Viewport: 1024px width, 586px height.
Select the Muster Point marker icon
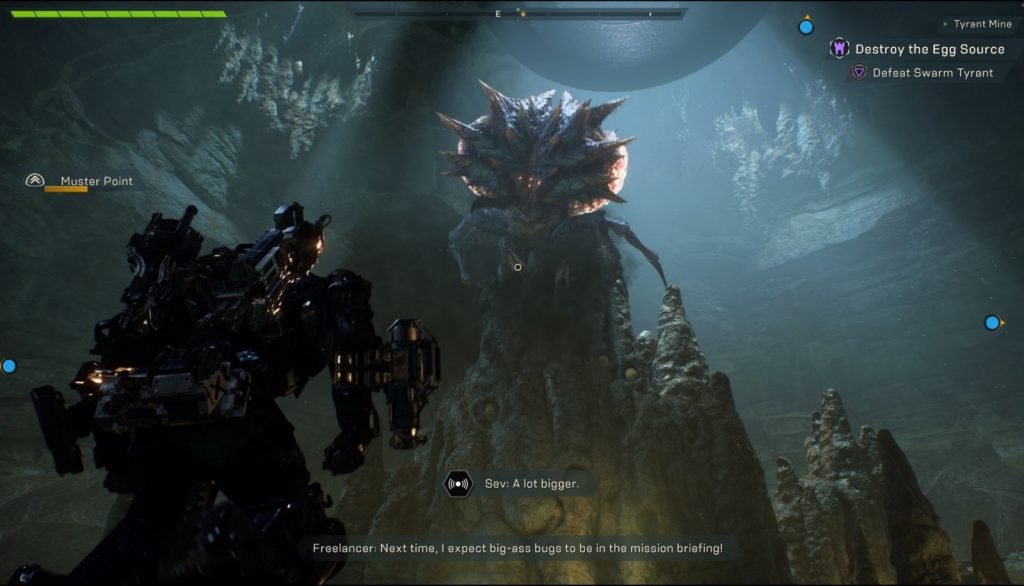point(35,181)
